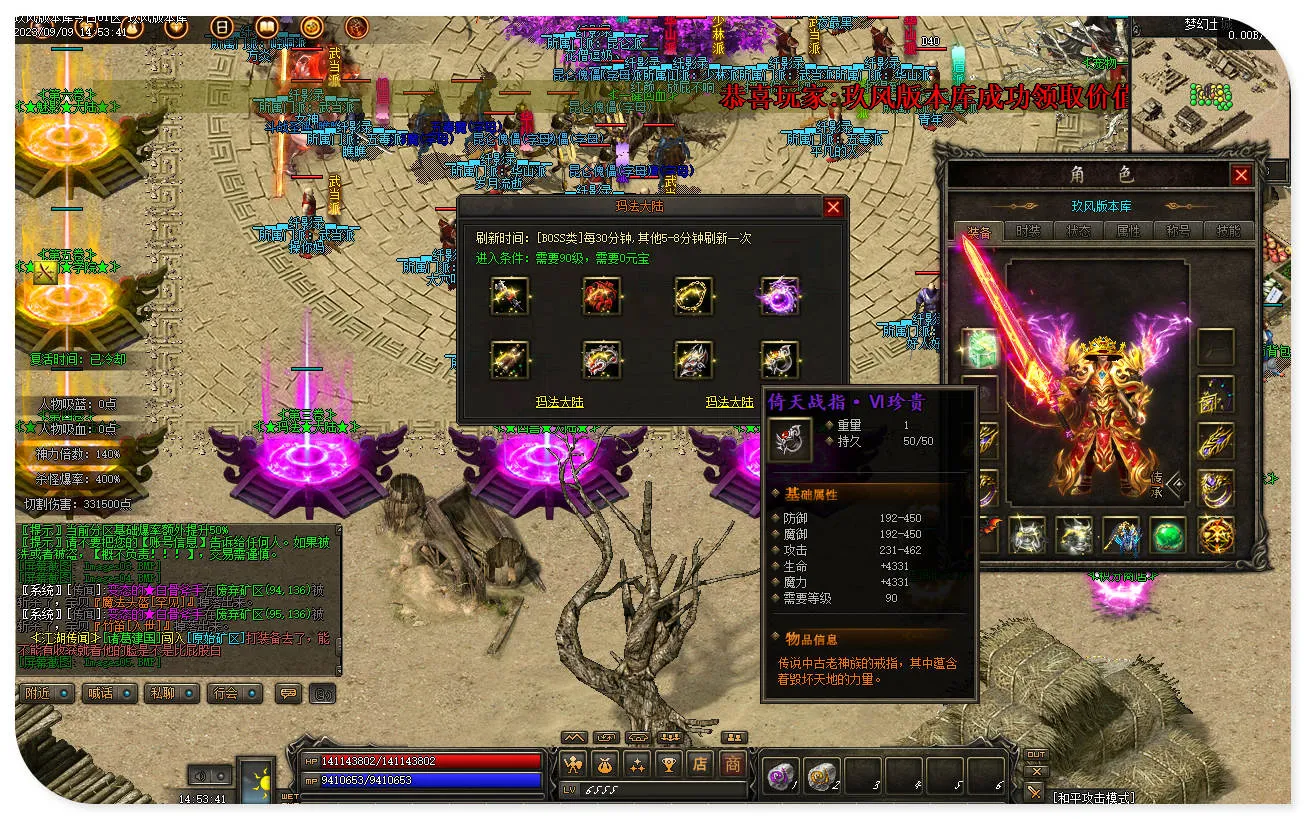
Task: Select the blue armored mount equipment slot
Action: coord(1121,536)
